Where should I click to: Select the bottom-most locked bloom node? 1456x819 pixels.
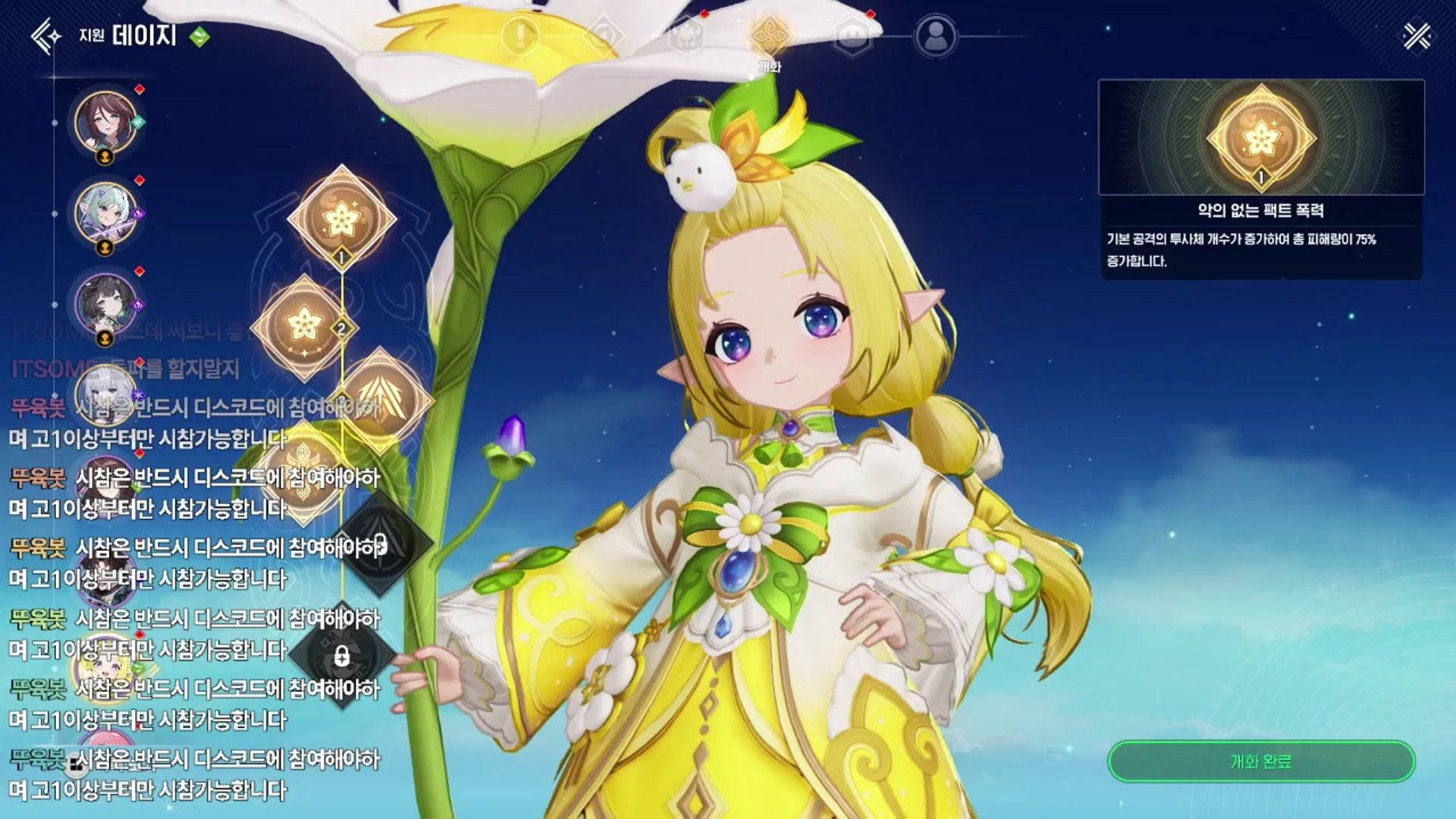341,655
